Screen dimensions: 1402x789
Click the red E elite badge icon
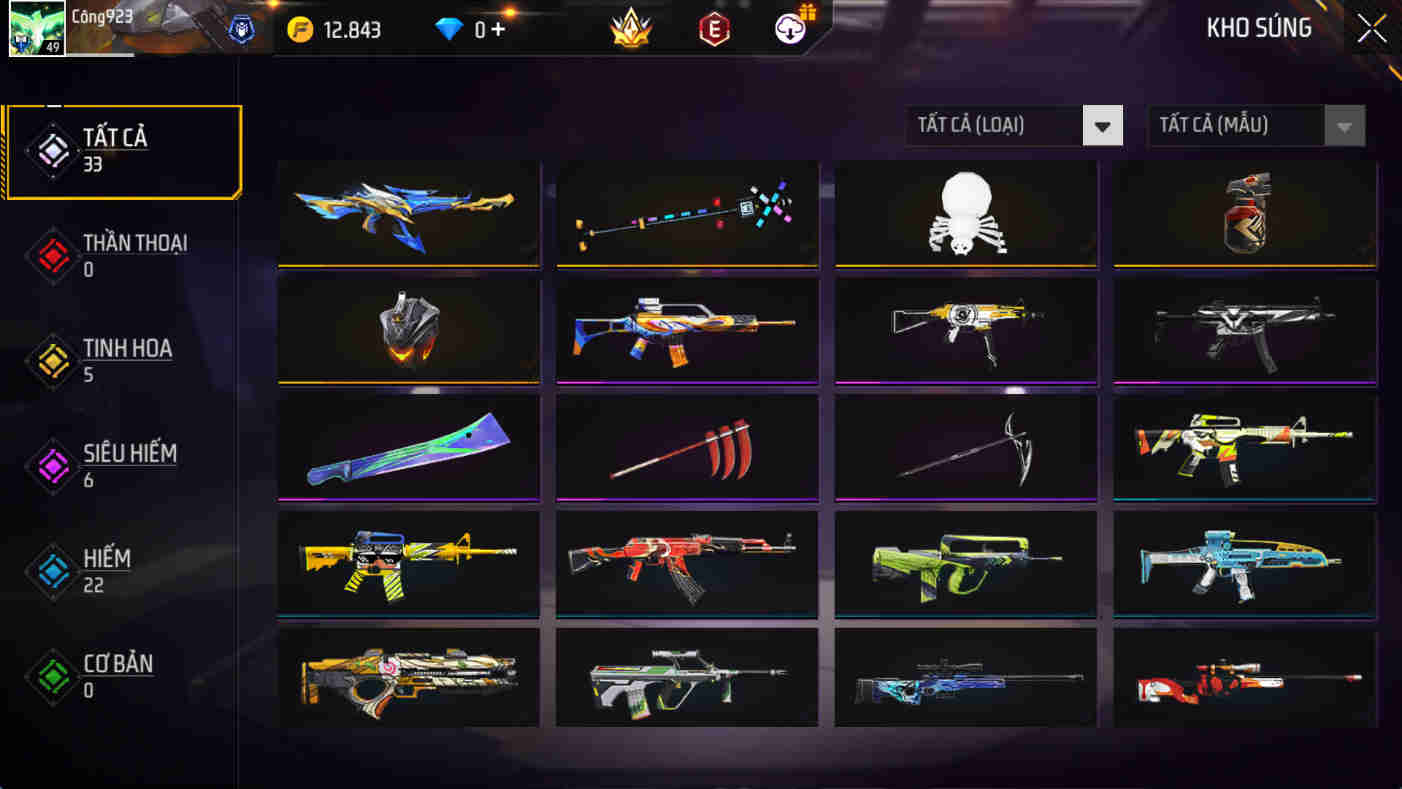(712, 30)
